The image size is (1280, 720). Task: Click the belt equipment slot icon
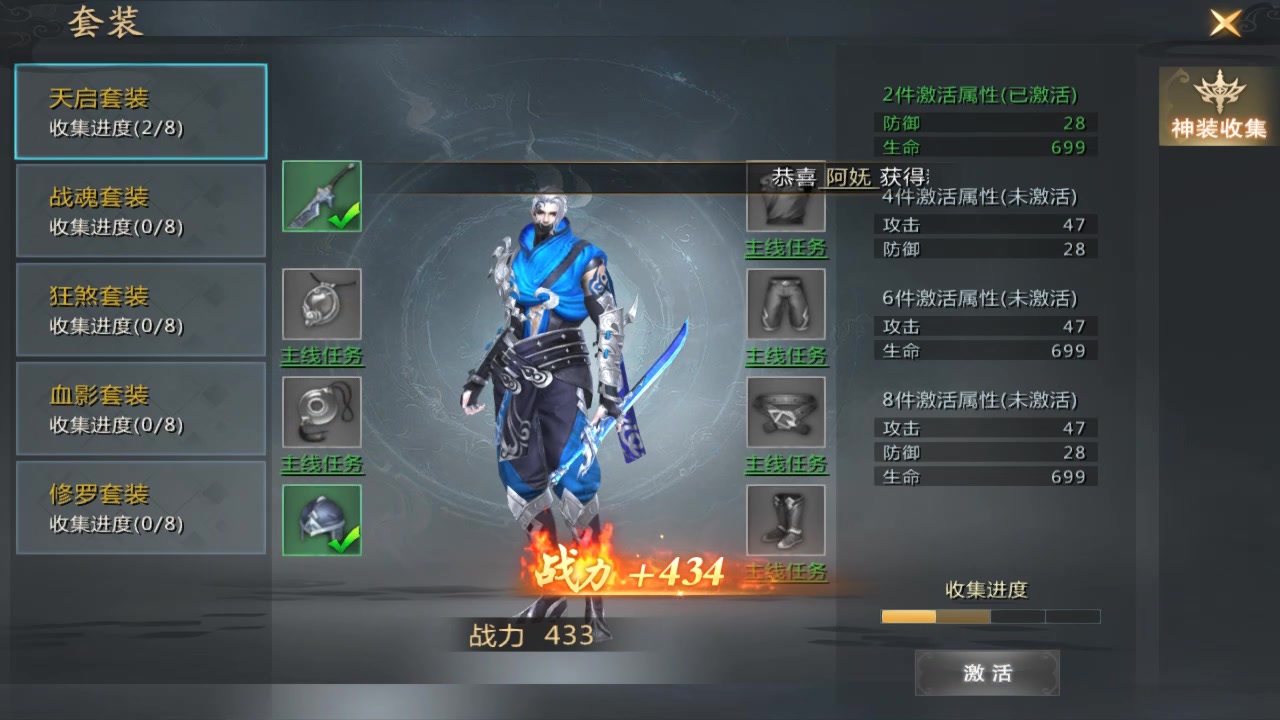click(786, 414)
